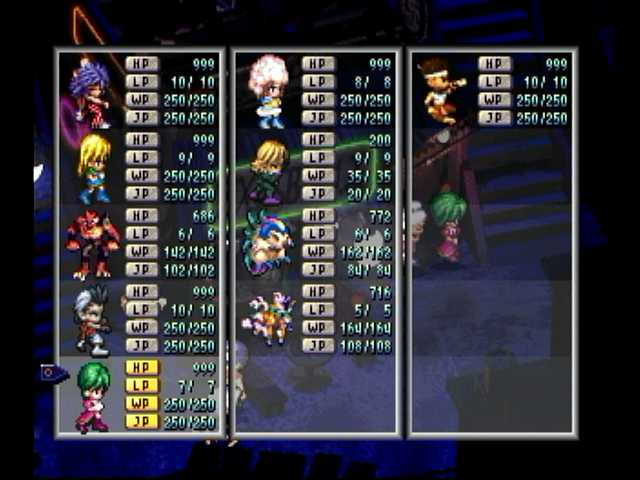Viewport: 640px width, 480px height.
Task: Choose the character wearing an orange headband
Action: point(442,90)
